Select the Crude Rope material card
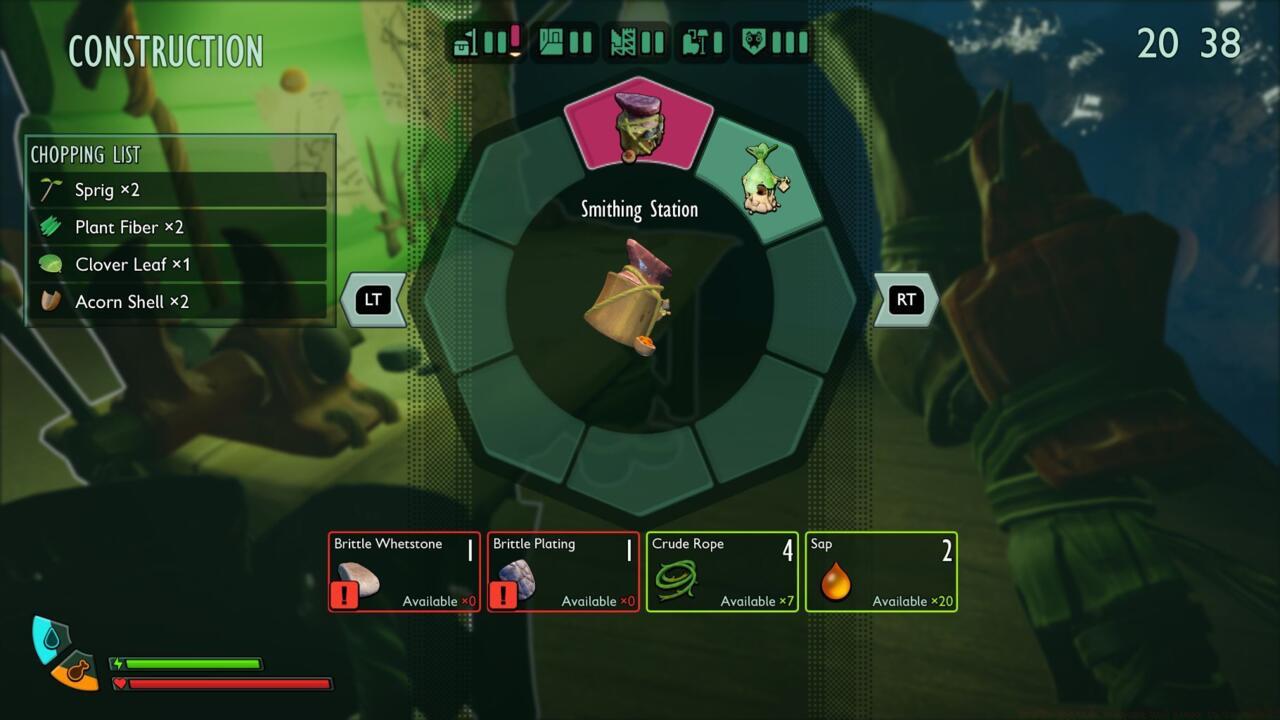Image resolution: width=1280 pixels, height=720 pixels. [722, 571]
